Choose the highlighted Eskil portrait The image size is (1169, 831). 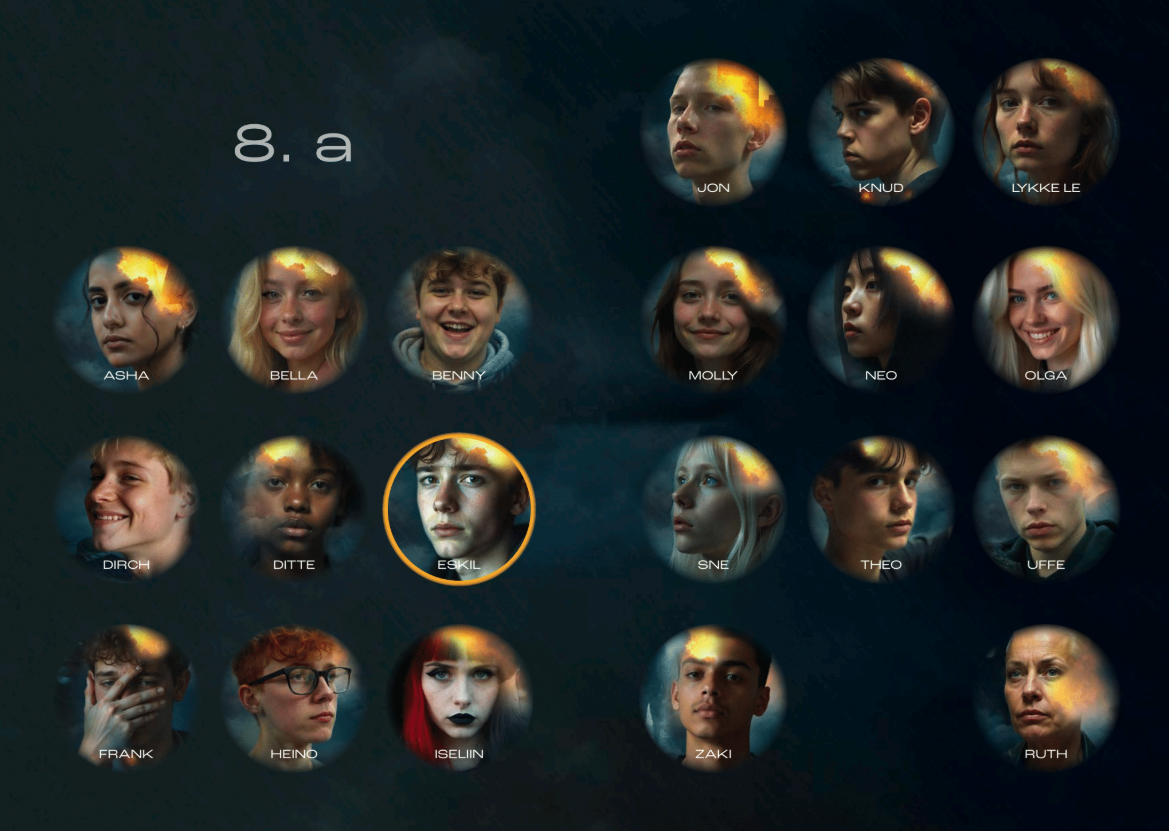tap(459, 507)
